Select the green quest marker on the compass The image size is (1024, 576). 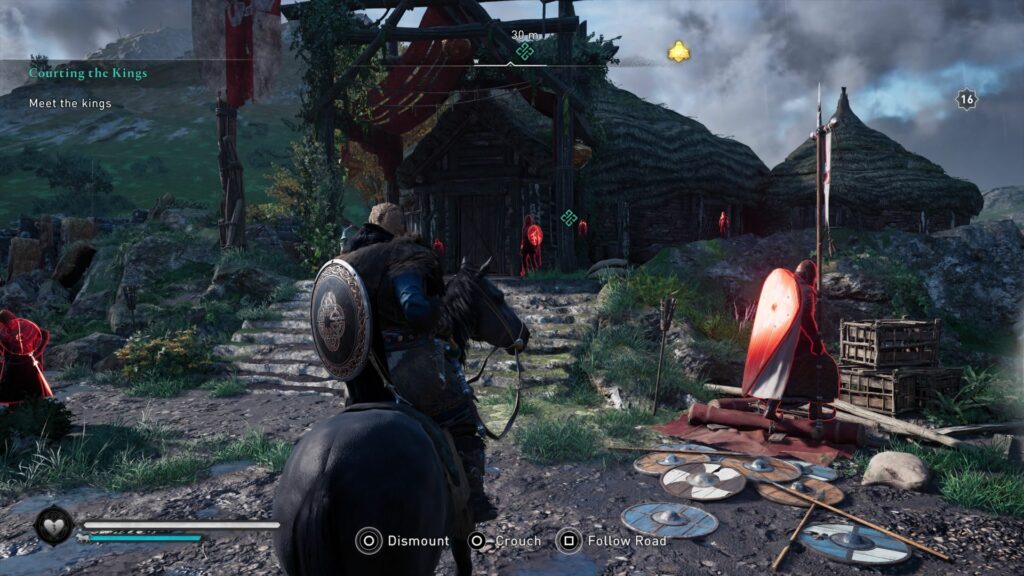[523, 51]
